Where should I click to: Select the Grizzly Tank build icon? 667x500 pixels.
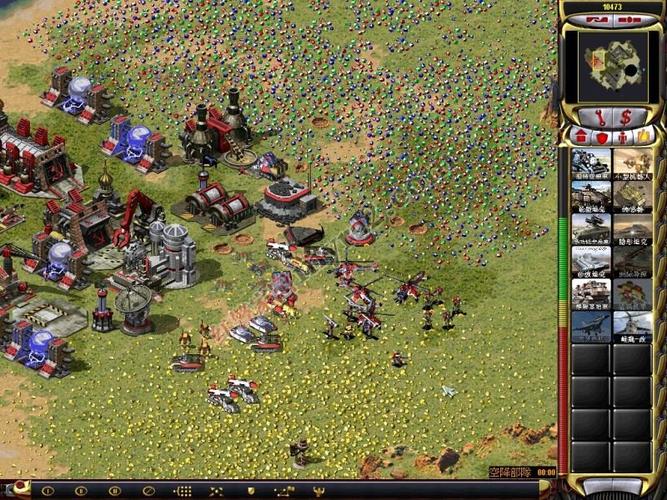pyautogui.click(x=591, y=197)
